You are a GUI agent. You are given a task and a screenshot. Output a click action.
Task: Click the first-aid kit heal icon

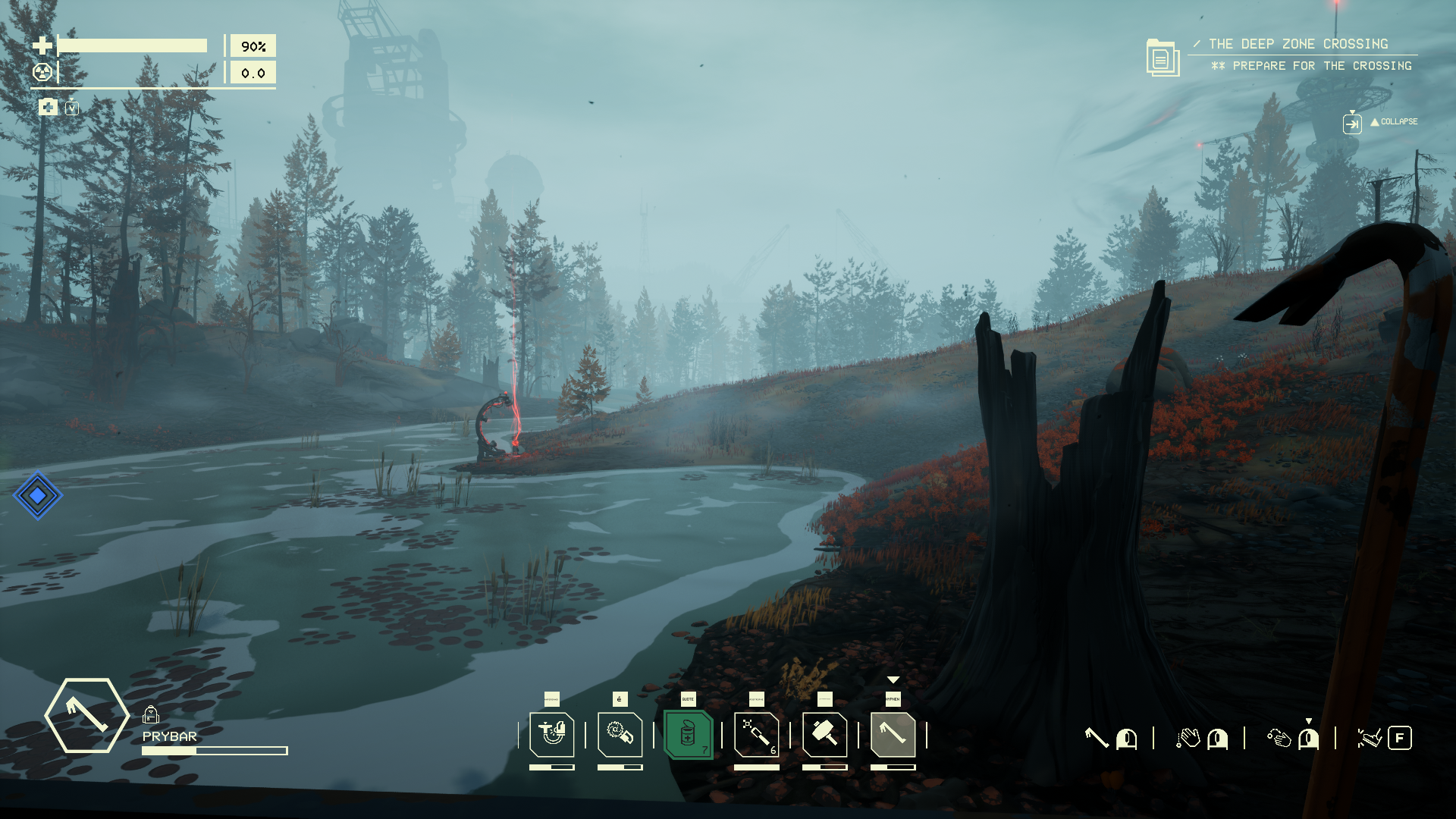tap(48, 107)
